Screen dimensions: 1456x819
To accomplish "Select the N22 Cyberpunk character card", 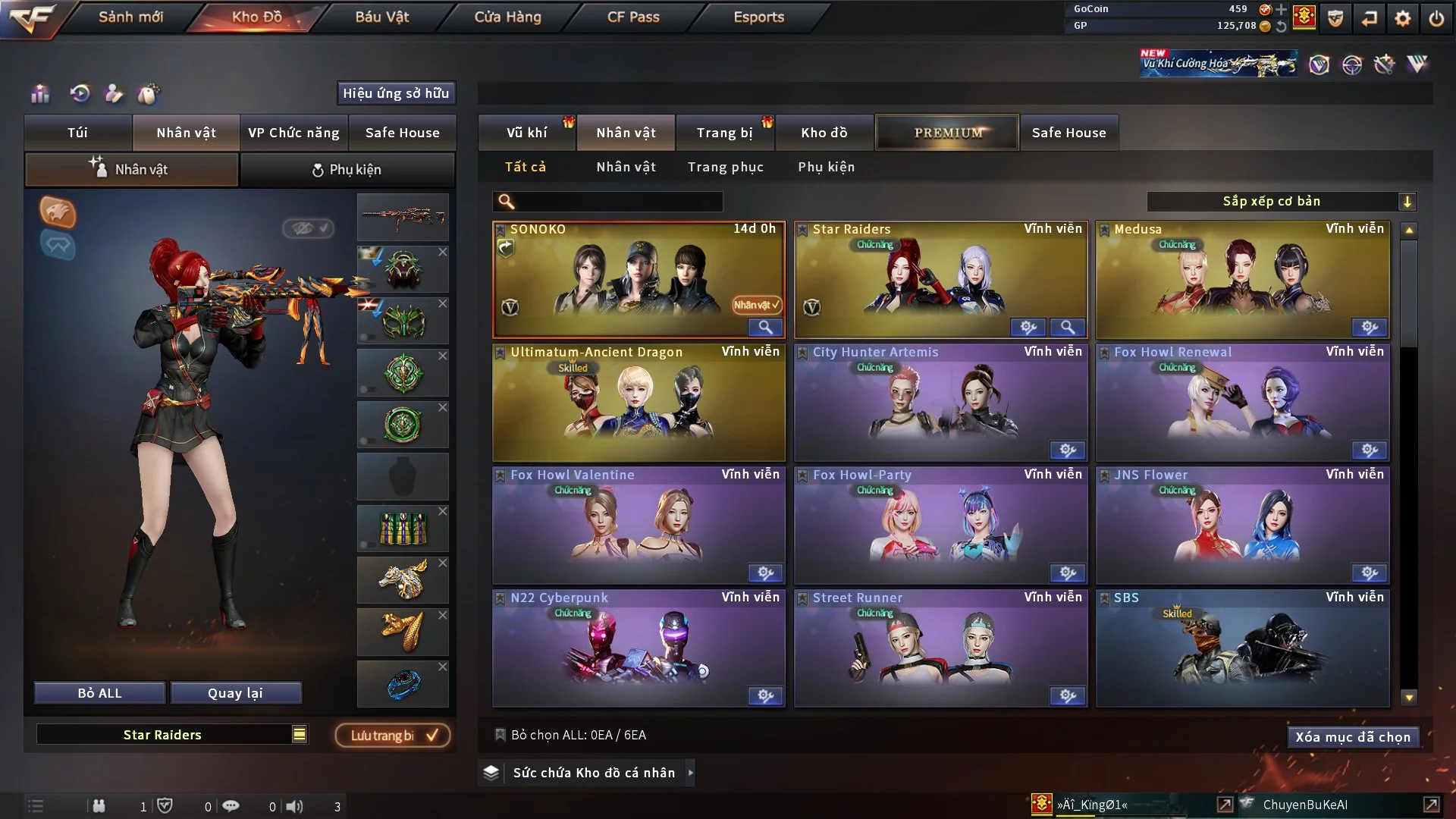I will pos(639,648).
